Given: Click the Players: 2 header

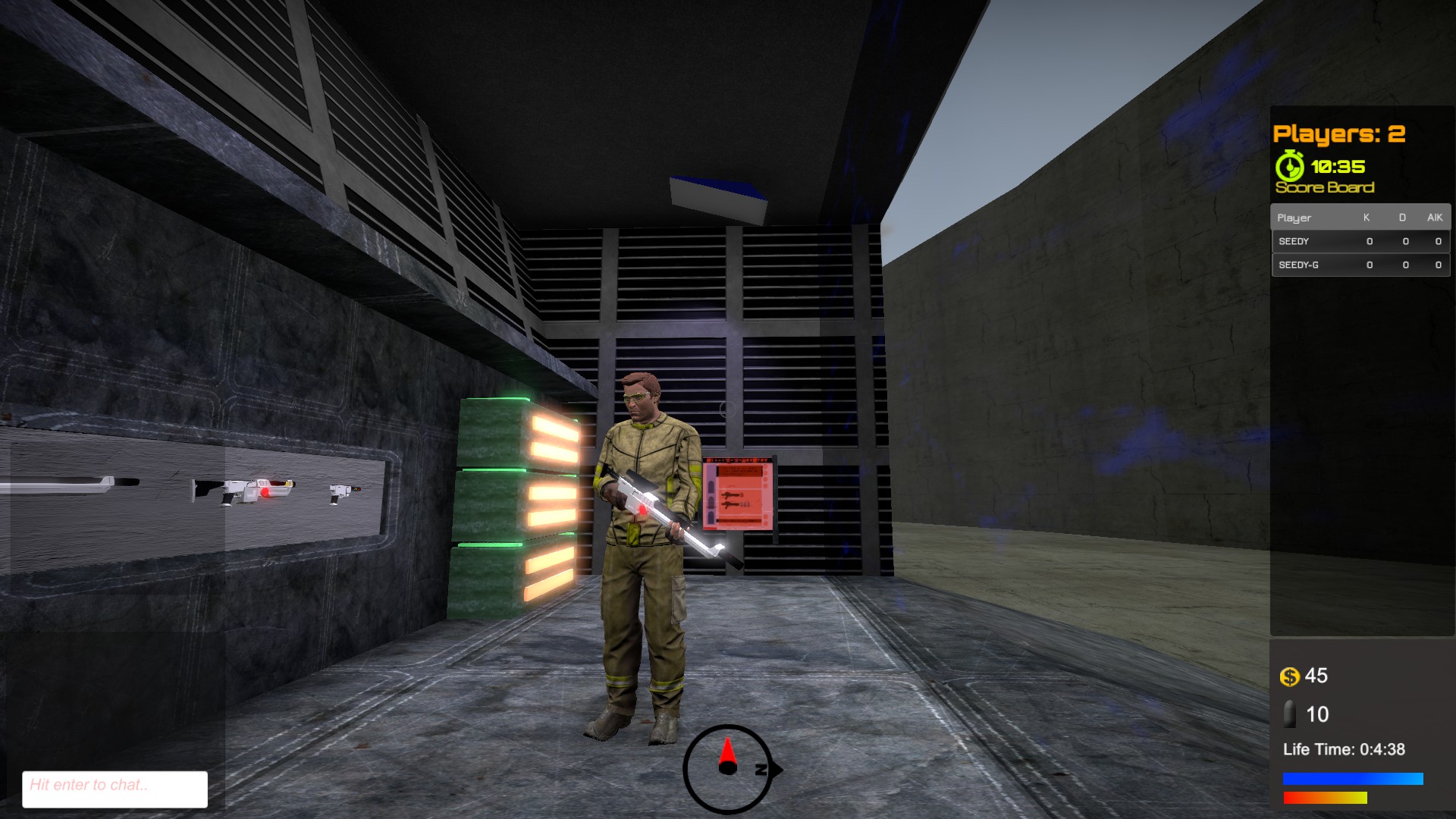Looking at the screenshot, I should 1338,133.
